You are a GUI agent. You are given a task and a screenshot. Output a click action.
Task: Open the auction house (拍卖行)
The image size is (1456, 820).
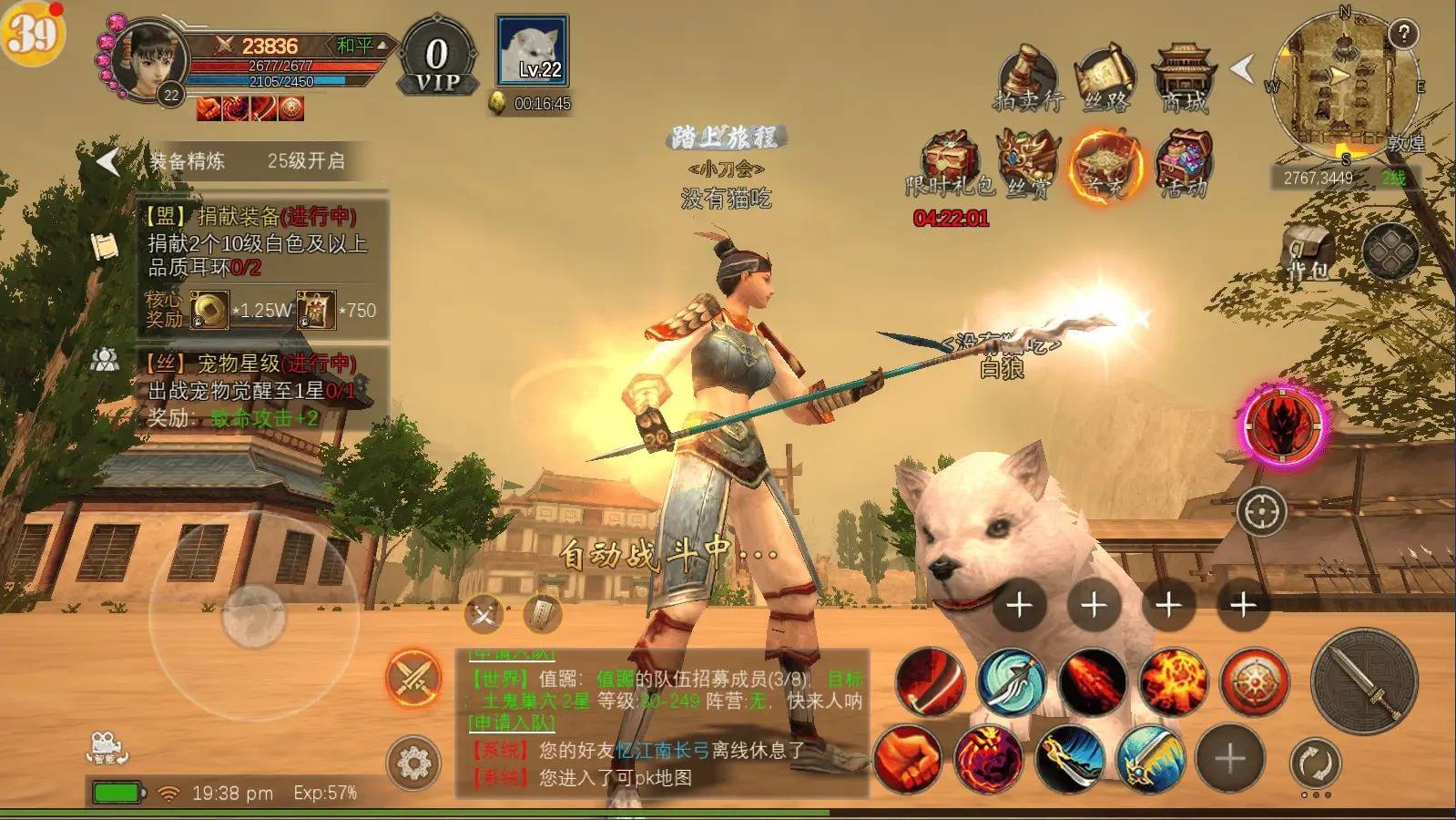tap(1028, 78)
